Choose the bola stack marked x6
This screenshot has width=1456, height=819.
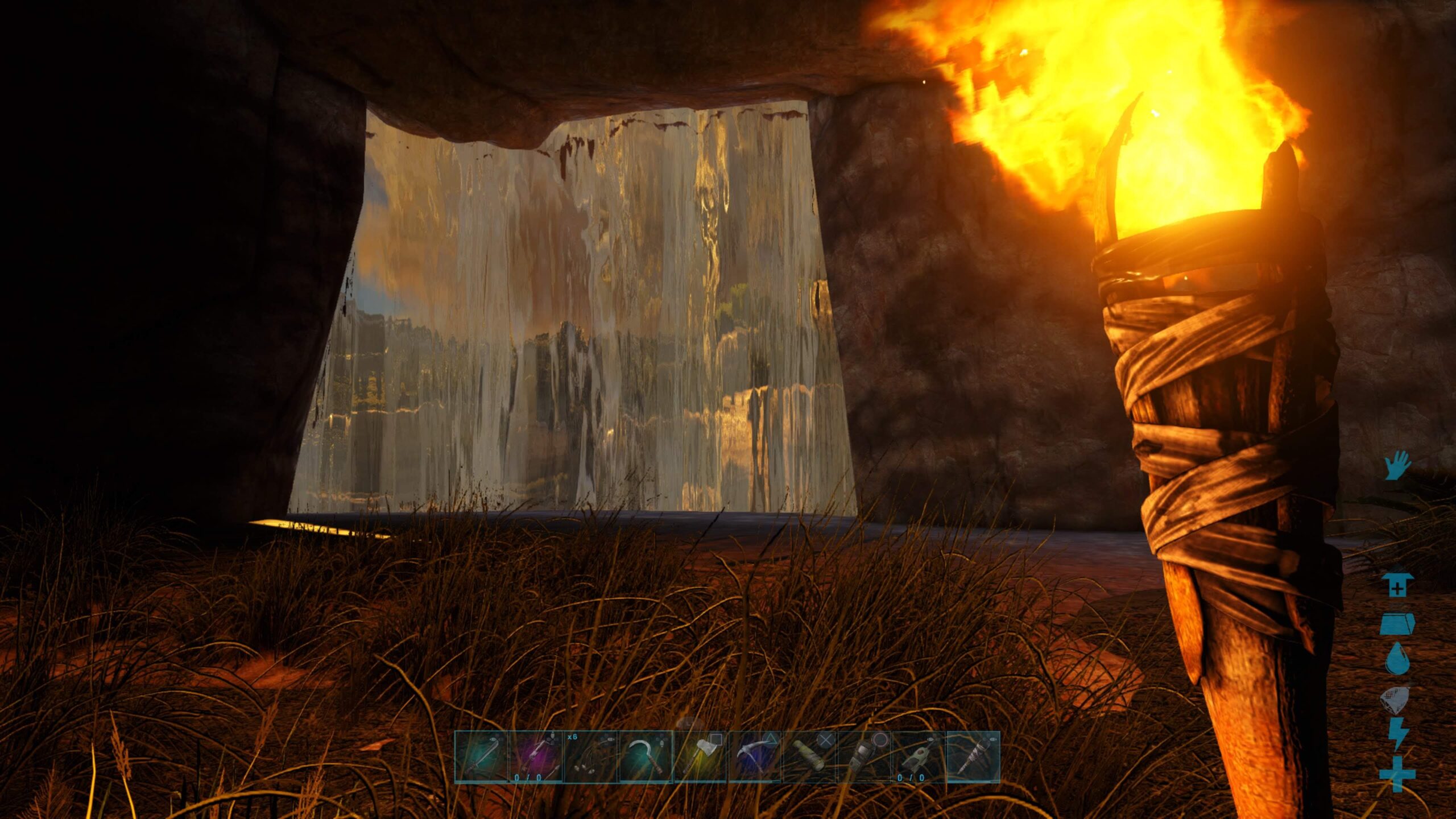point(590,757)
